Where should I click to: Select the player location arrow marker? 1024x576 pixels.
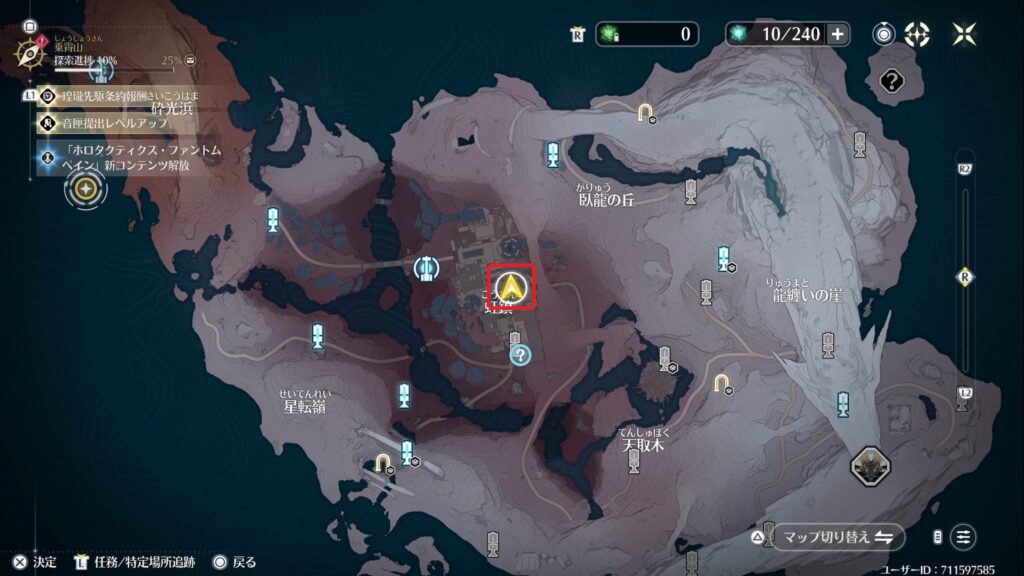512,288
